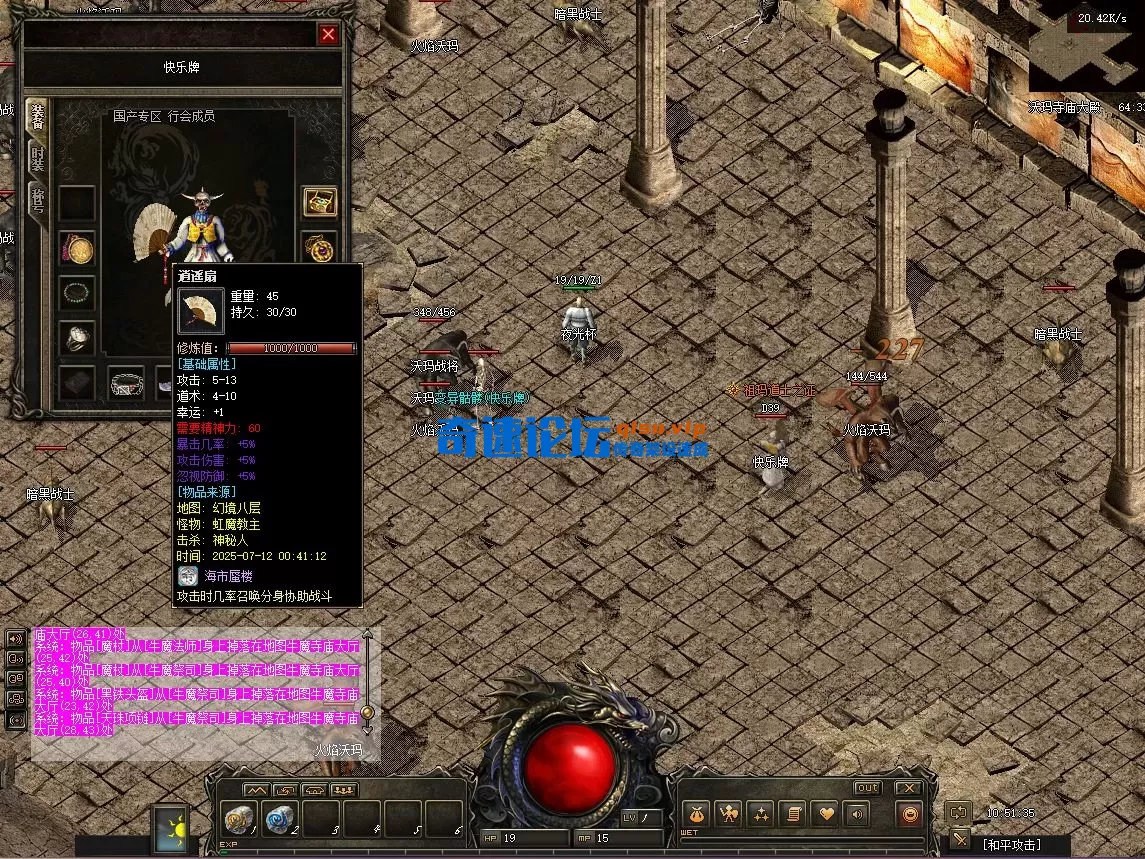Click the top speaker chat channel button
1145x859 pixels.
point(16,639)
